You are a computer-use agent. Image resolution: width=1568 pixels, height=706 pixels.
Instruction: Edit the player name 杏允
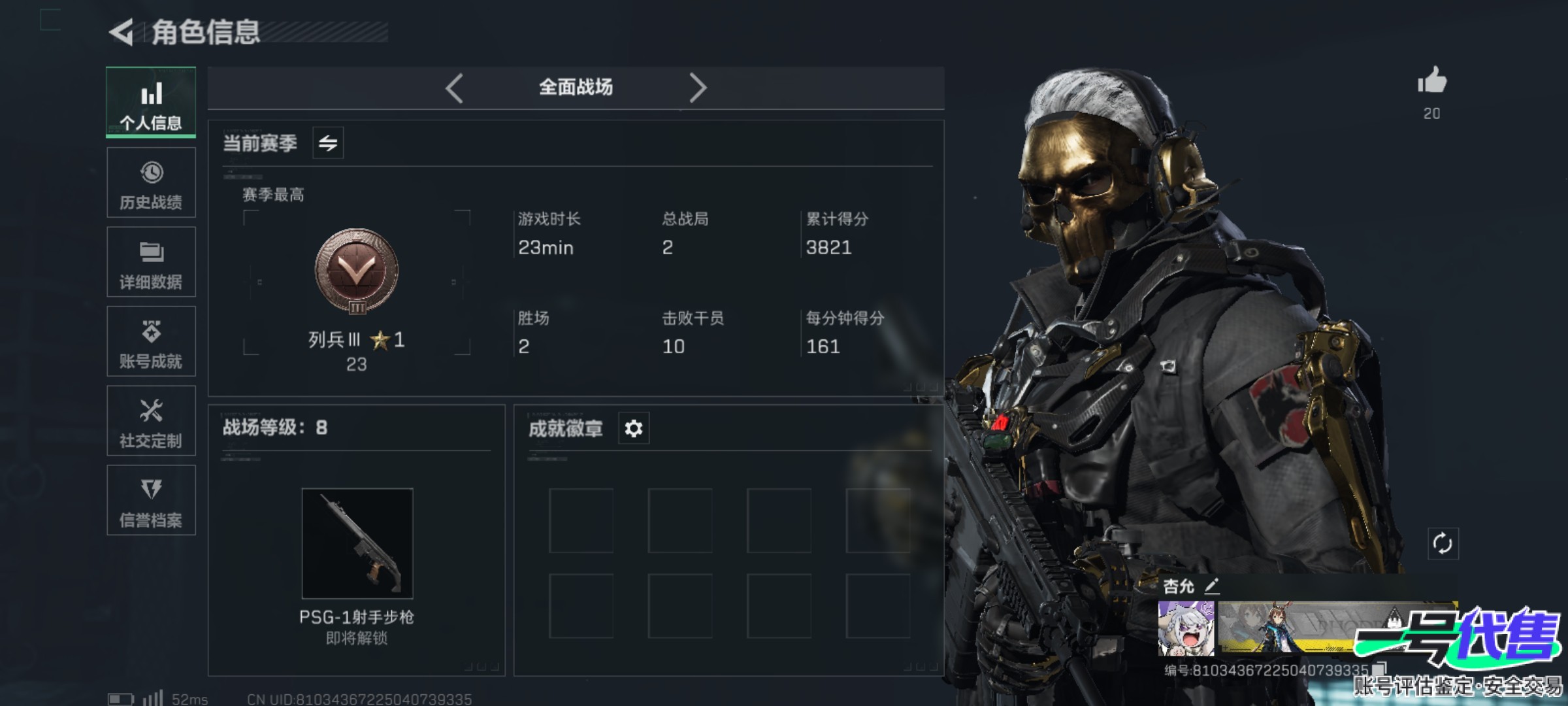pyautogui.click(x=1212, y=586)
